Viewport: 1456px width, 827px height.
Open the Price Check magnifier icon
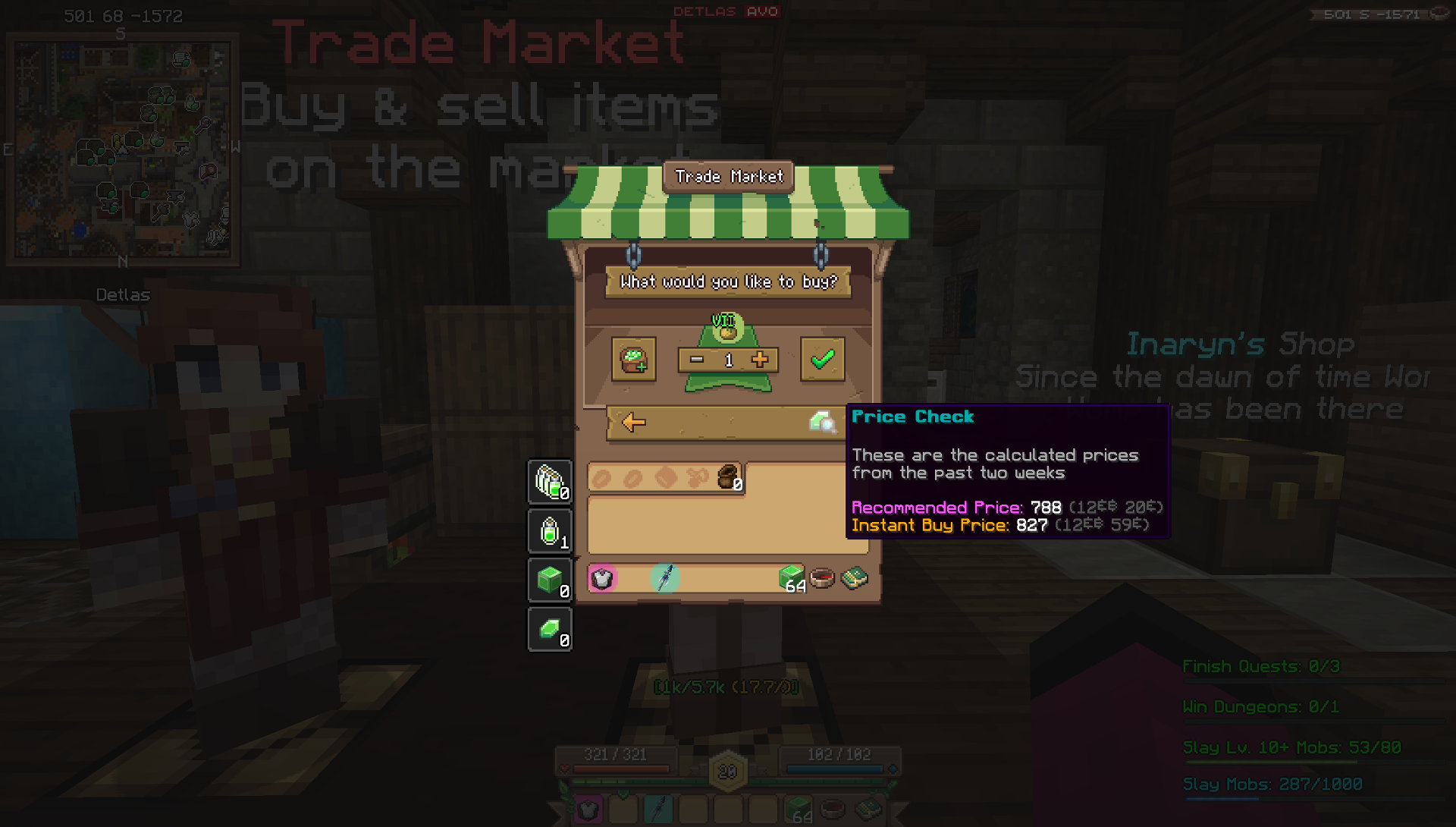[821, 422]
